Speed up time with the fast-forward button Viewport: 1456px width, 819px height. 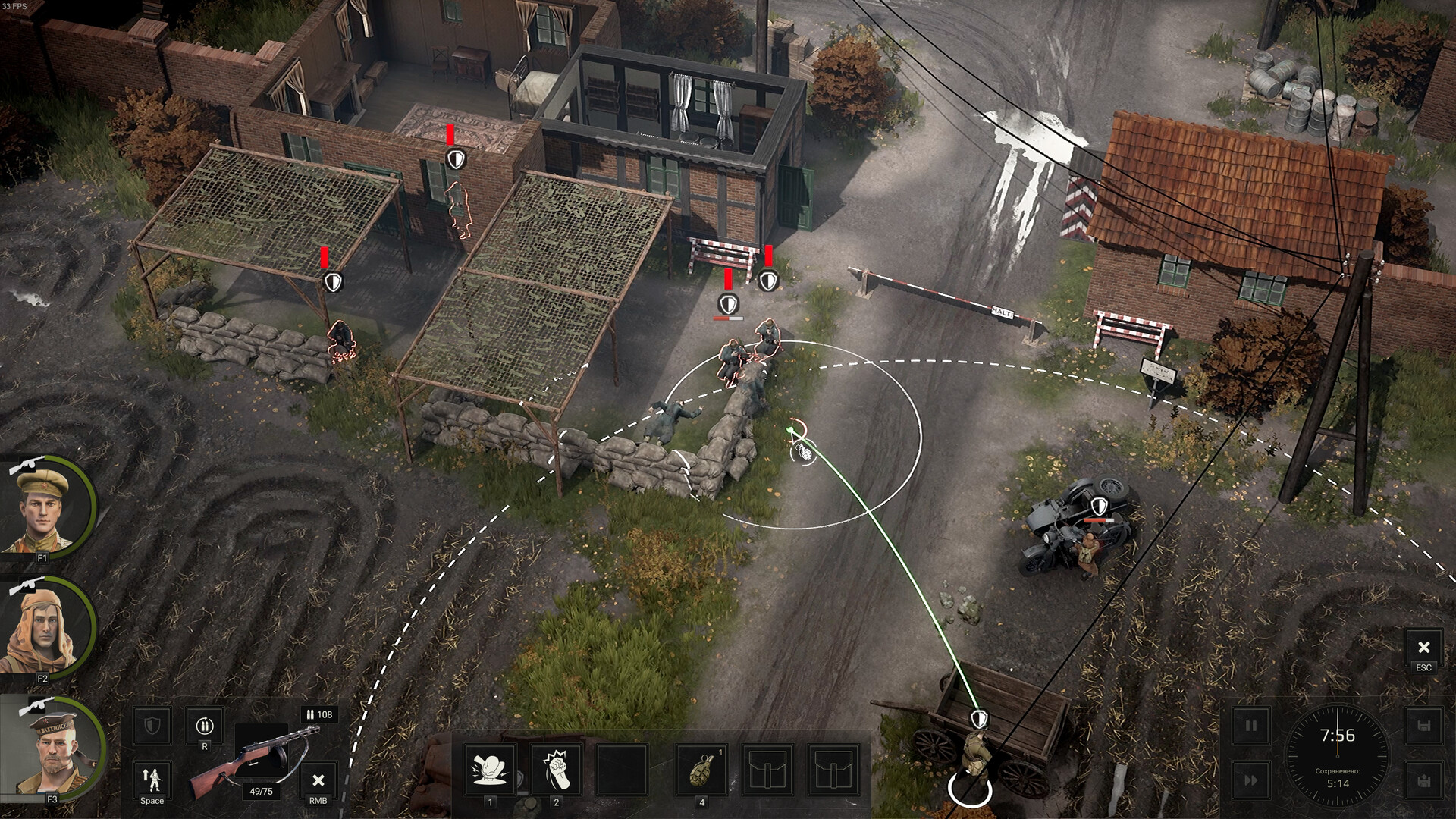click(x=1250, y=780)
